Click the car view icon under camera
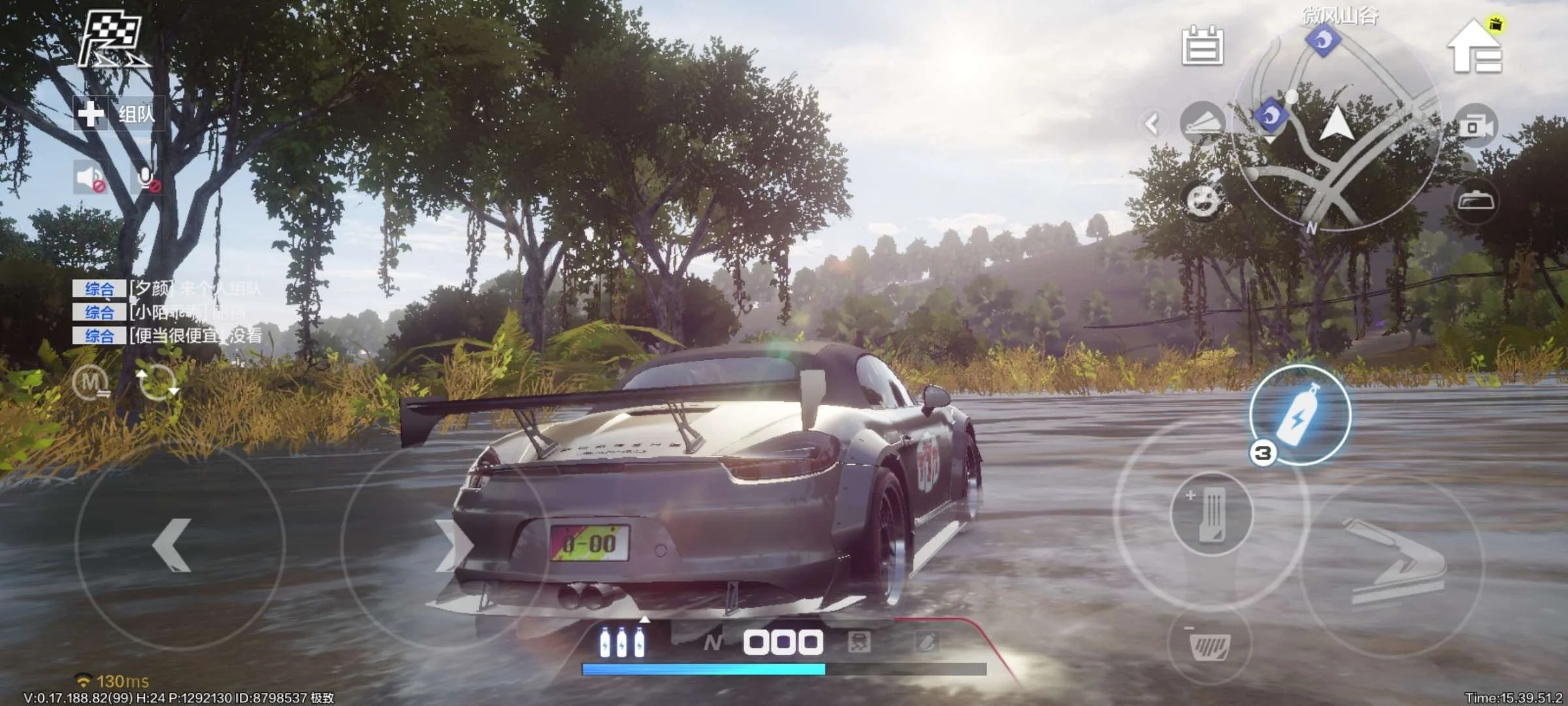 pyautogui.click(x=1475, y=201)
